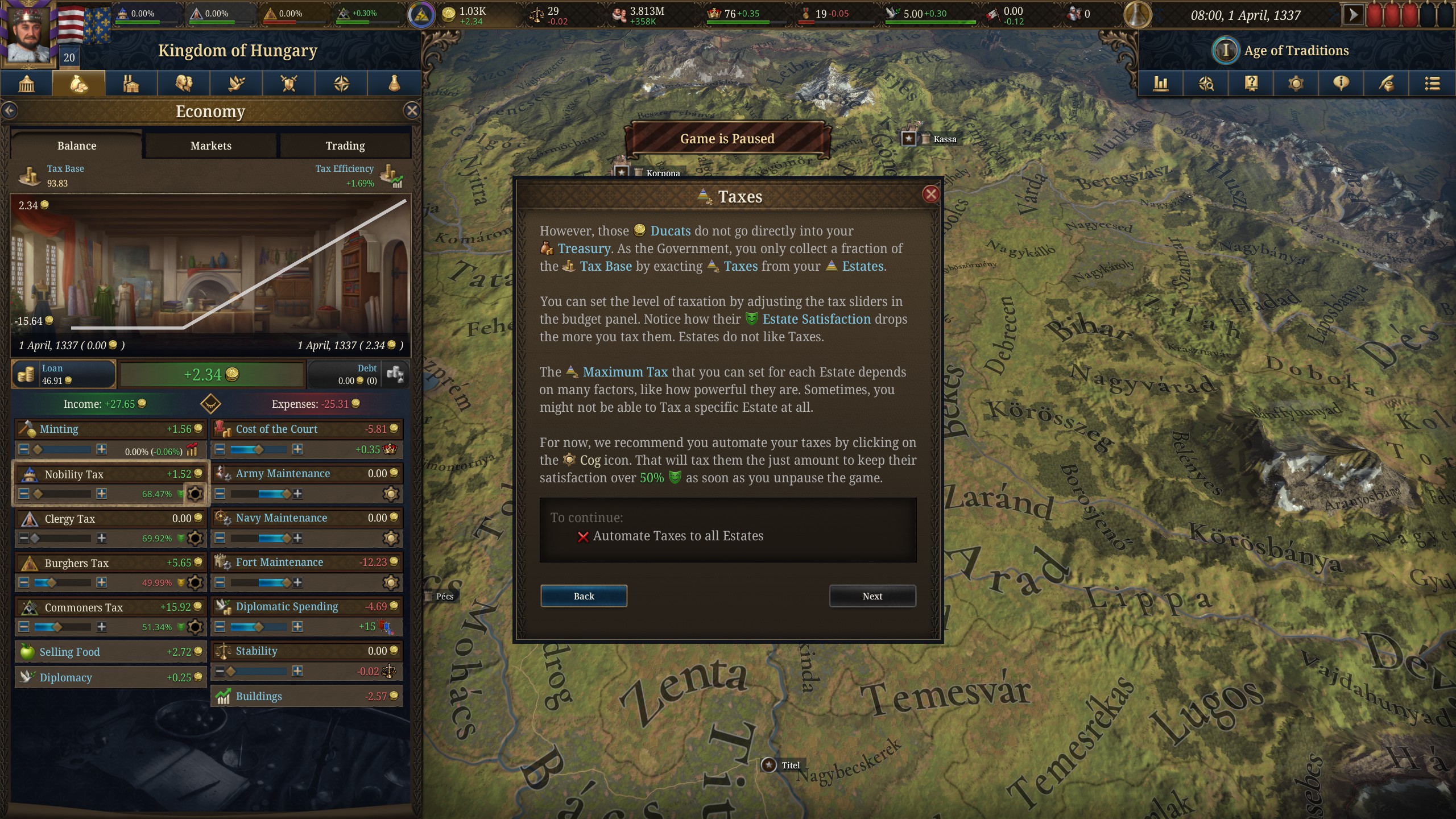The width and height of the screenshot is (1456, 819).
Task: Decrease Cost of the Court spending
Action: pos(220,449)
